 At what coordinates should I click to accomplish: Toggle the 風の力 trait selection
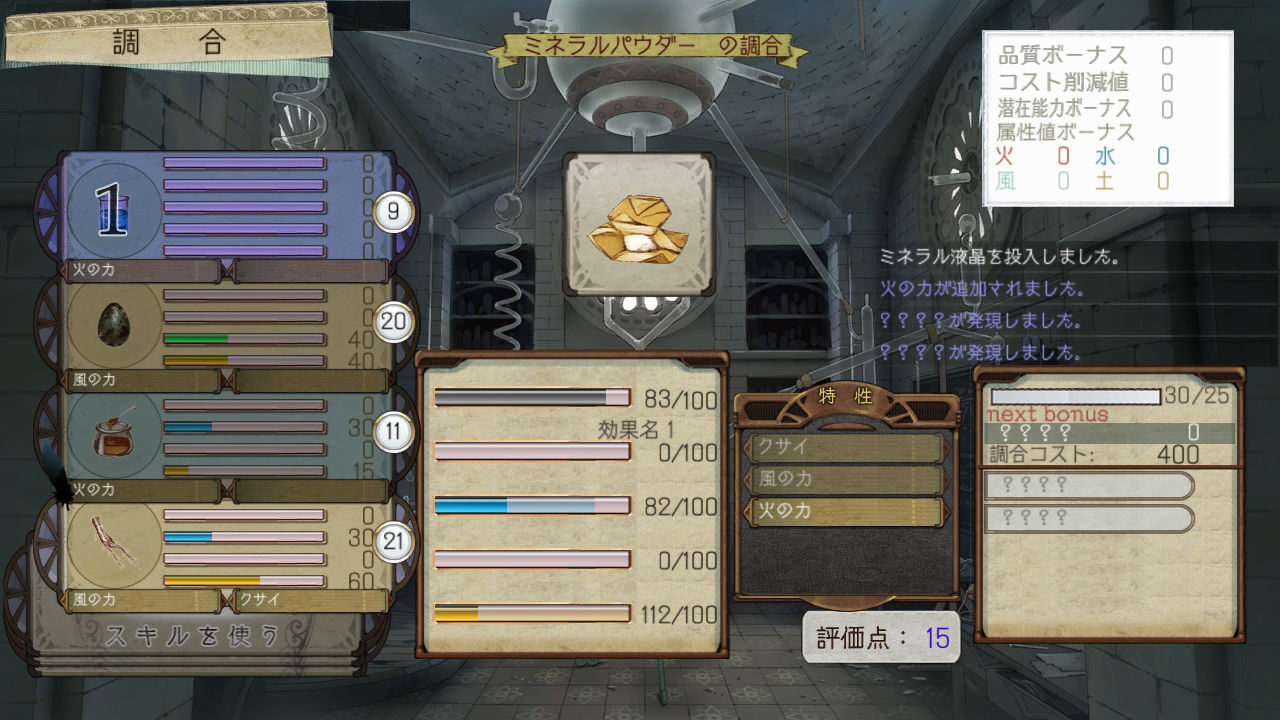[845, 478]
